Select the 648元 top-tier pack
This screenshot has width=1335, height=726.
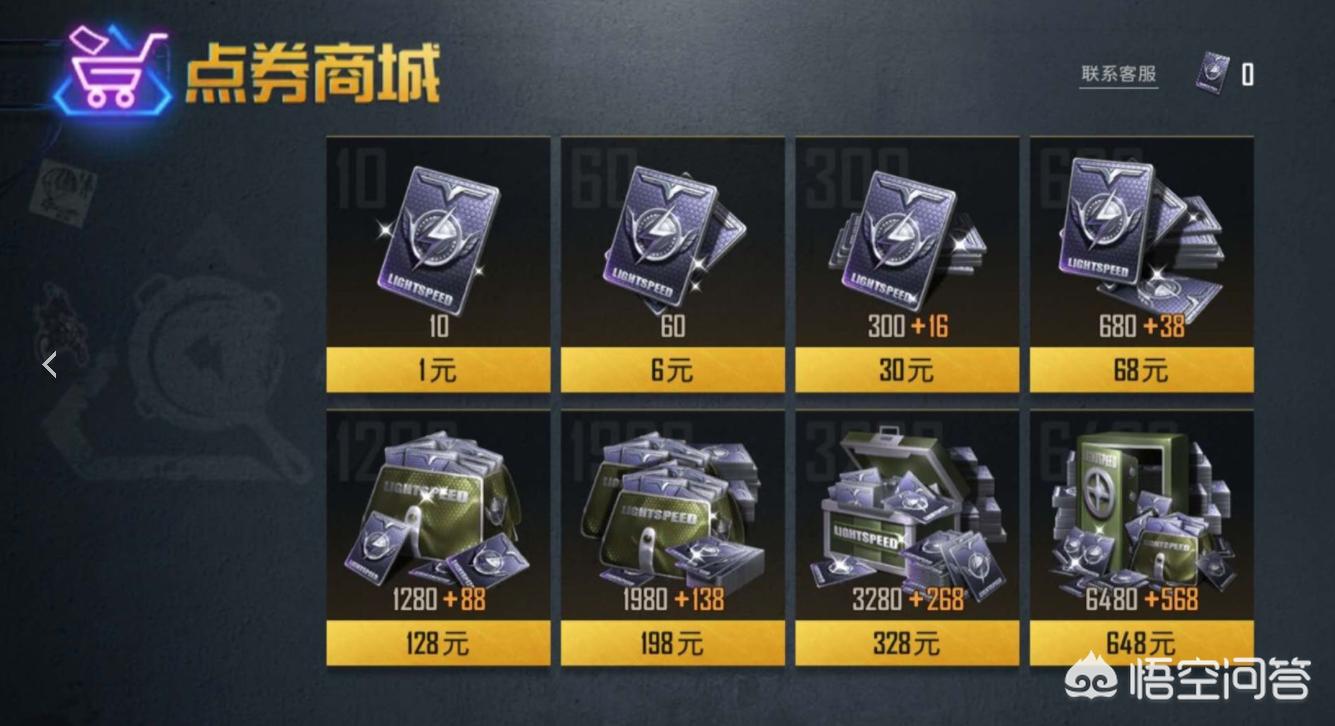coord(1142,644)
